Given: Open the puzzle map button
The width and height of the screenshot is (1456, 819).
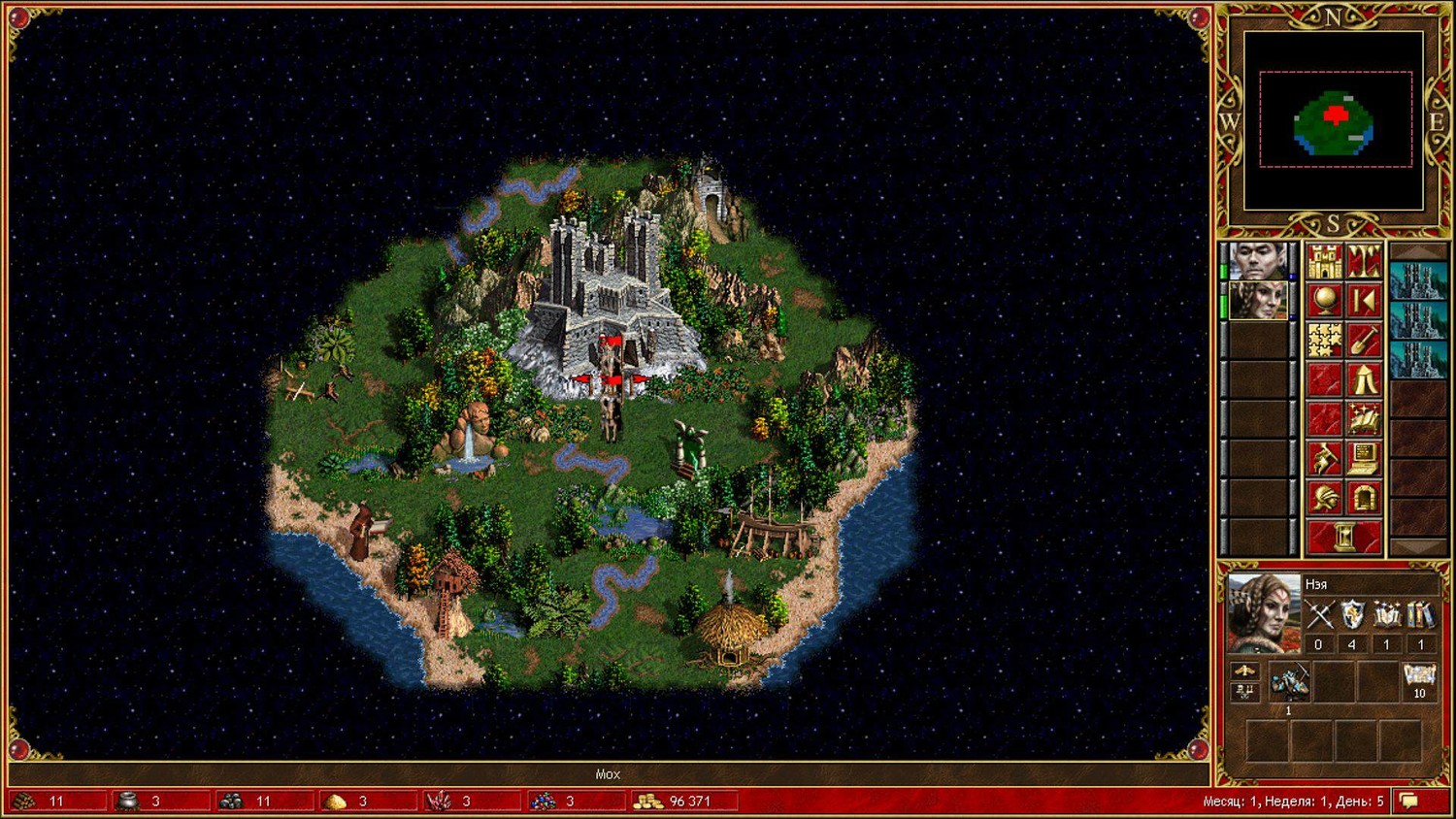Looking at the screenshot, I should (x=1324, y=341).
